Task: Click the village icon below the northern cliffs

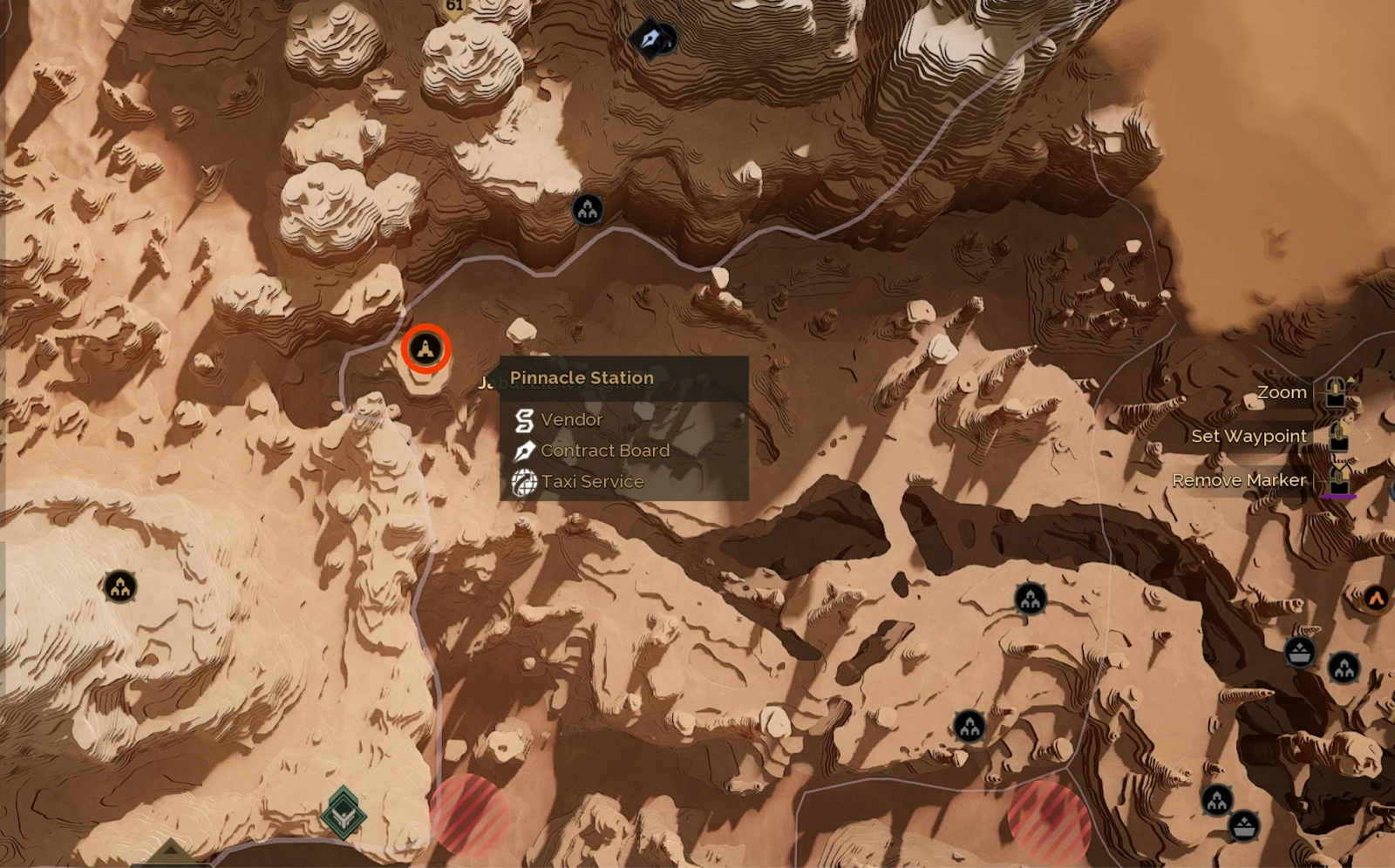Action: (589, 209)
